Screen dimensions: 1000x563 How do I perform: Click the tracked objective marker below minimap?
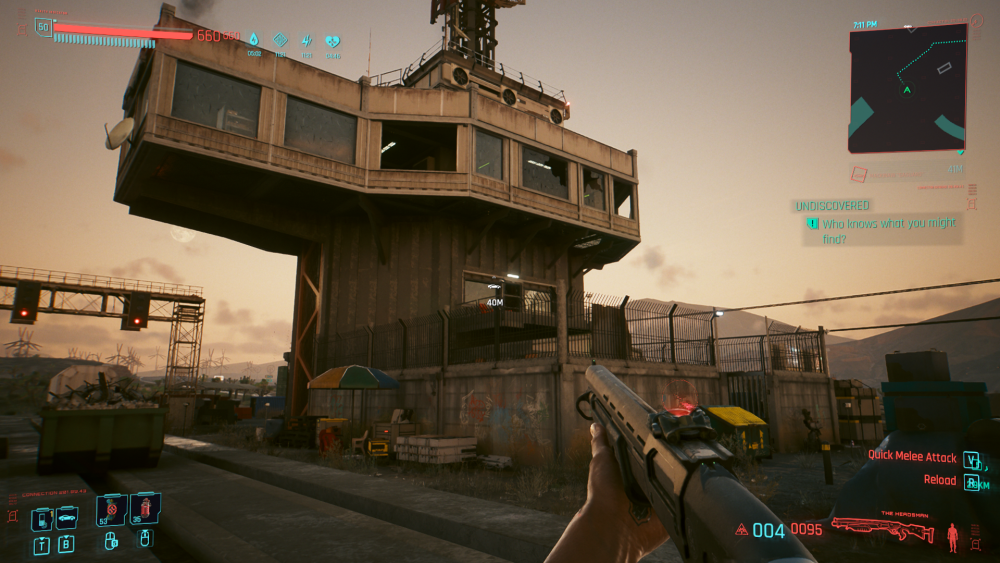[858, 175]
